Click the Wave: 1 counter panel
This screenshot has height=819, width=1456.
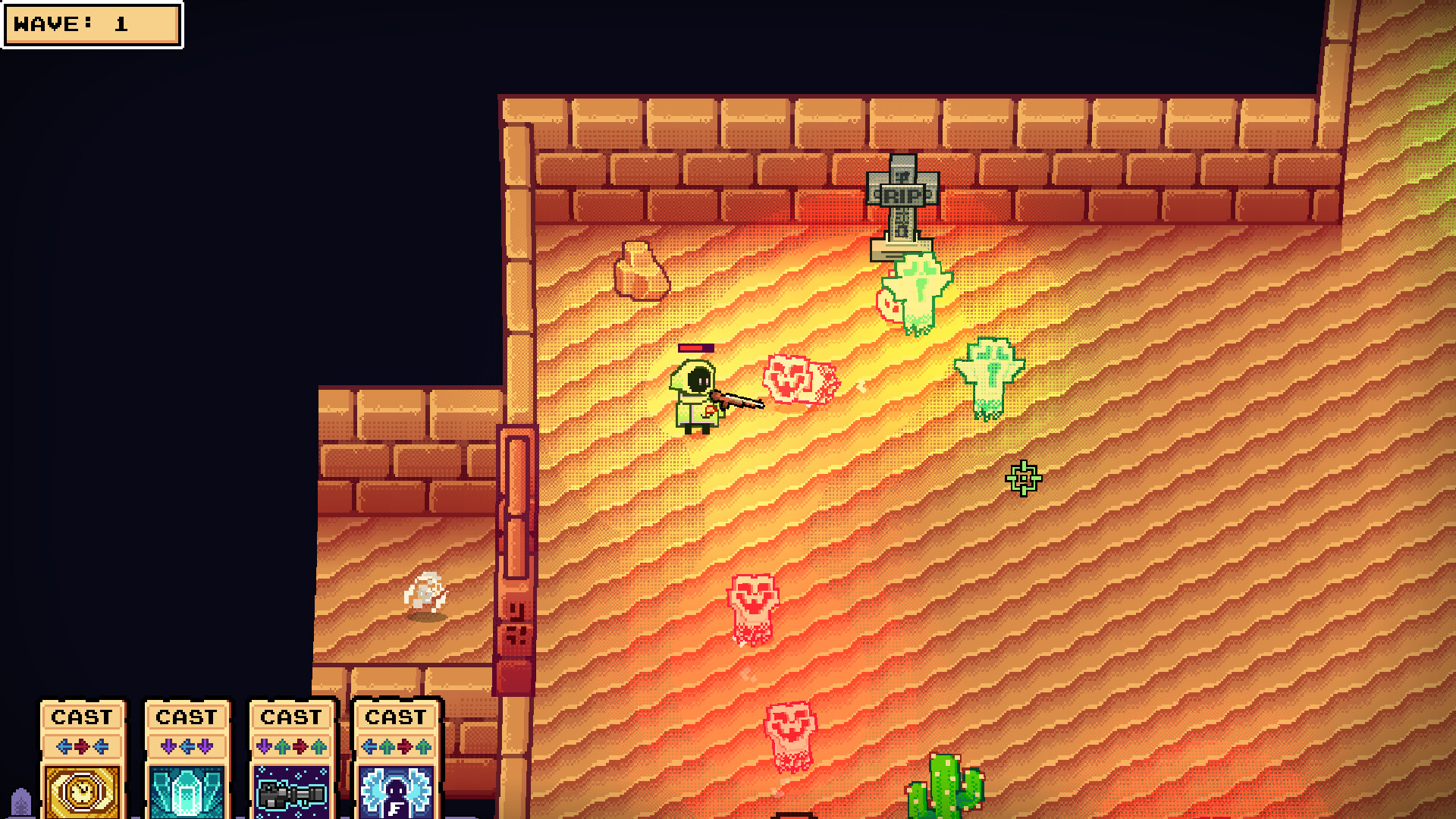click(91, 24)
